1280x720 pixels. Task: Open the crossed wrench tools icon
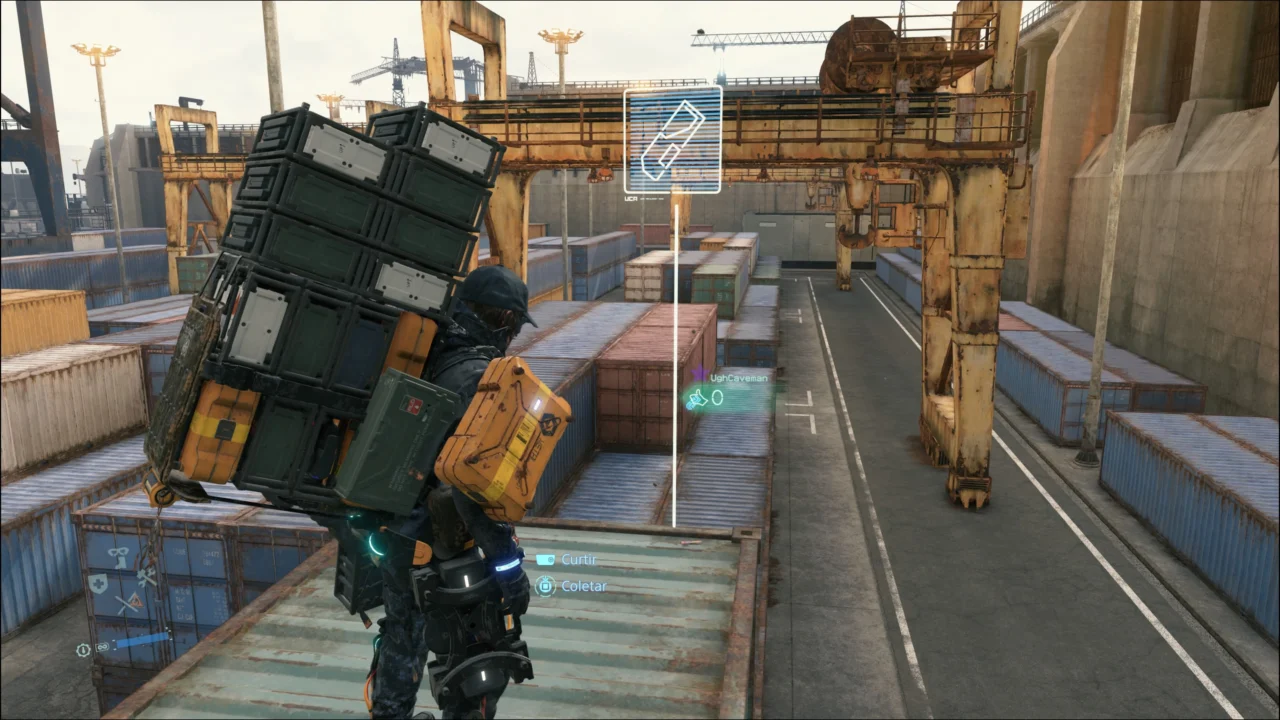pyautogui.click(x=146, y=578)
